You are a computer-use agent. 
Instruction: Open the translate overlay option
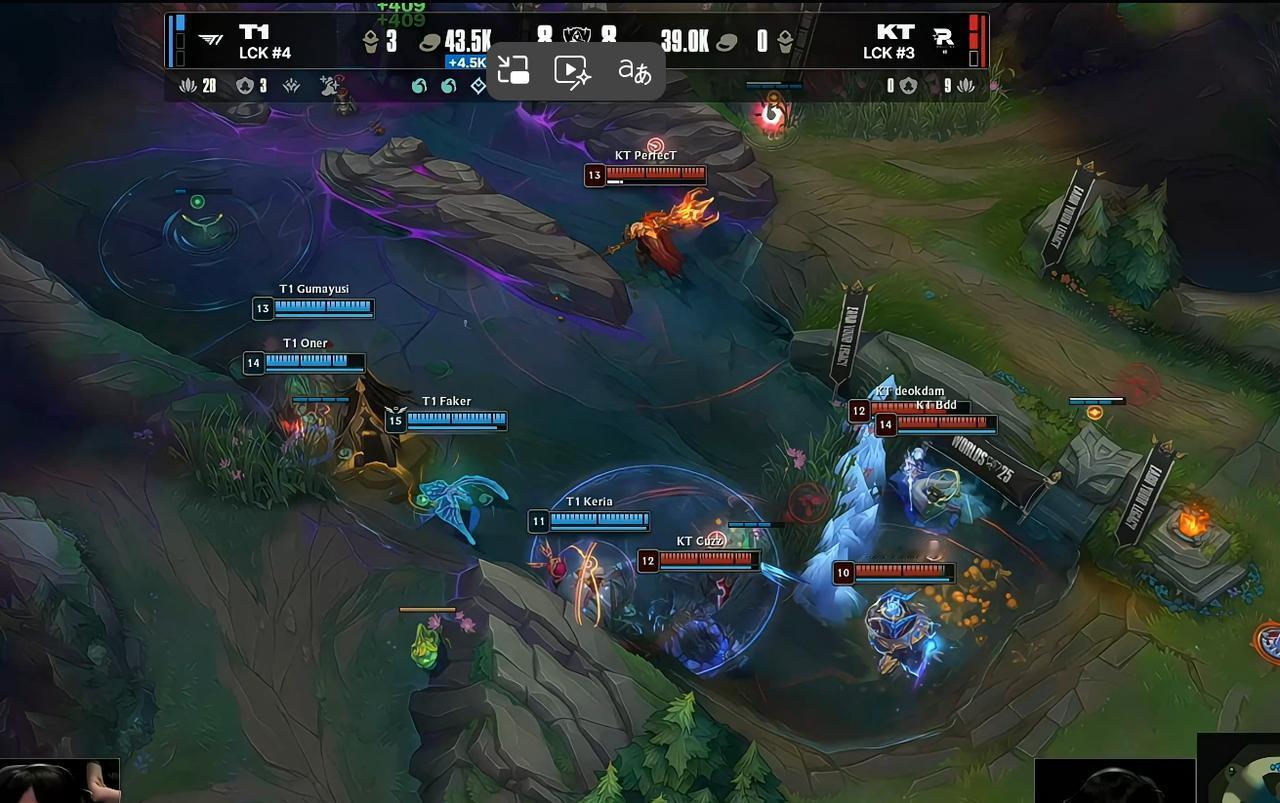(634, 70)
